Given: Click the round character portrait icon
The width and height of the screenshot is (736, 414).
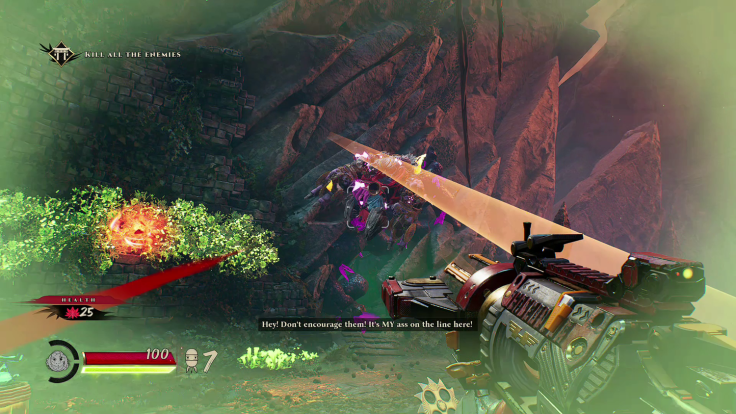Looking at the screenshot, I should 63,361.
